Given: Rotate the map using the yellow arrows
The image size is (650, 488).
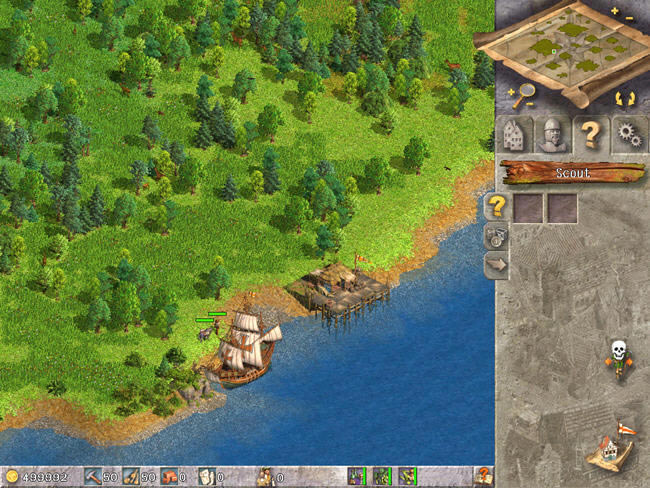Looking at the screenshot, I should (x=625, y=98).
